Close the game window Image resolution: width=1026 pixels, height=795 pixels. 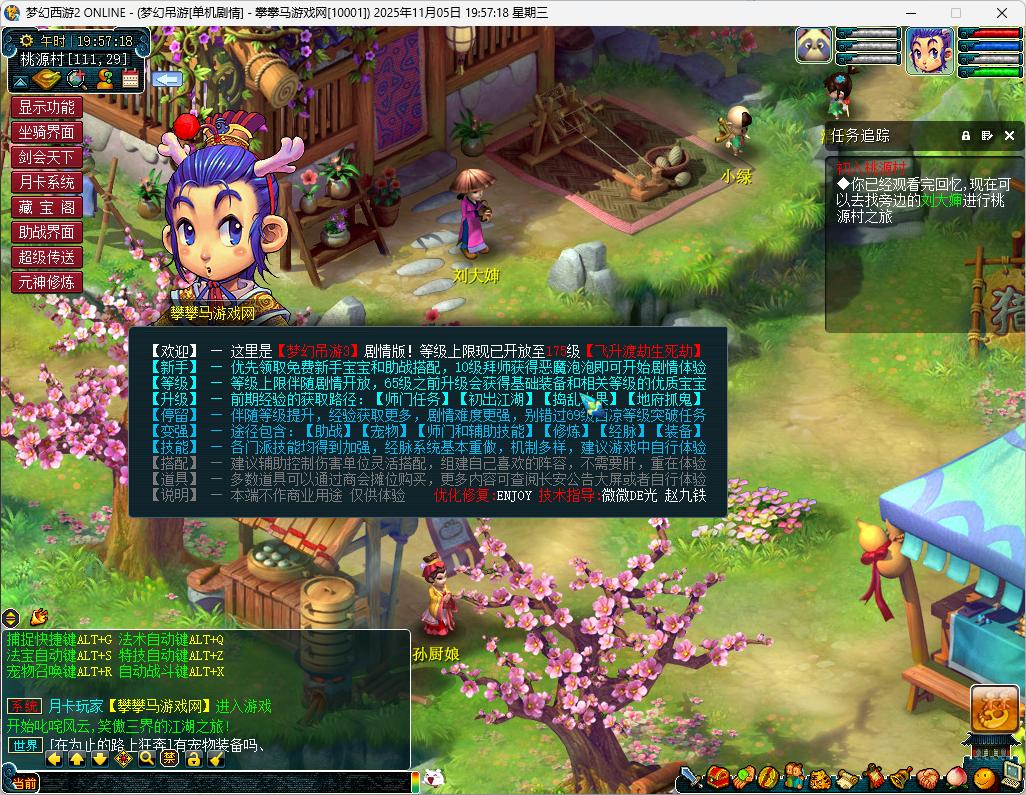(x=1001, y=13)
